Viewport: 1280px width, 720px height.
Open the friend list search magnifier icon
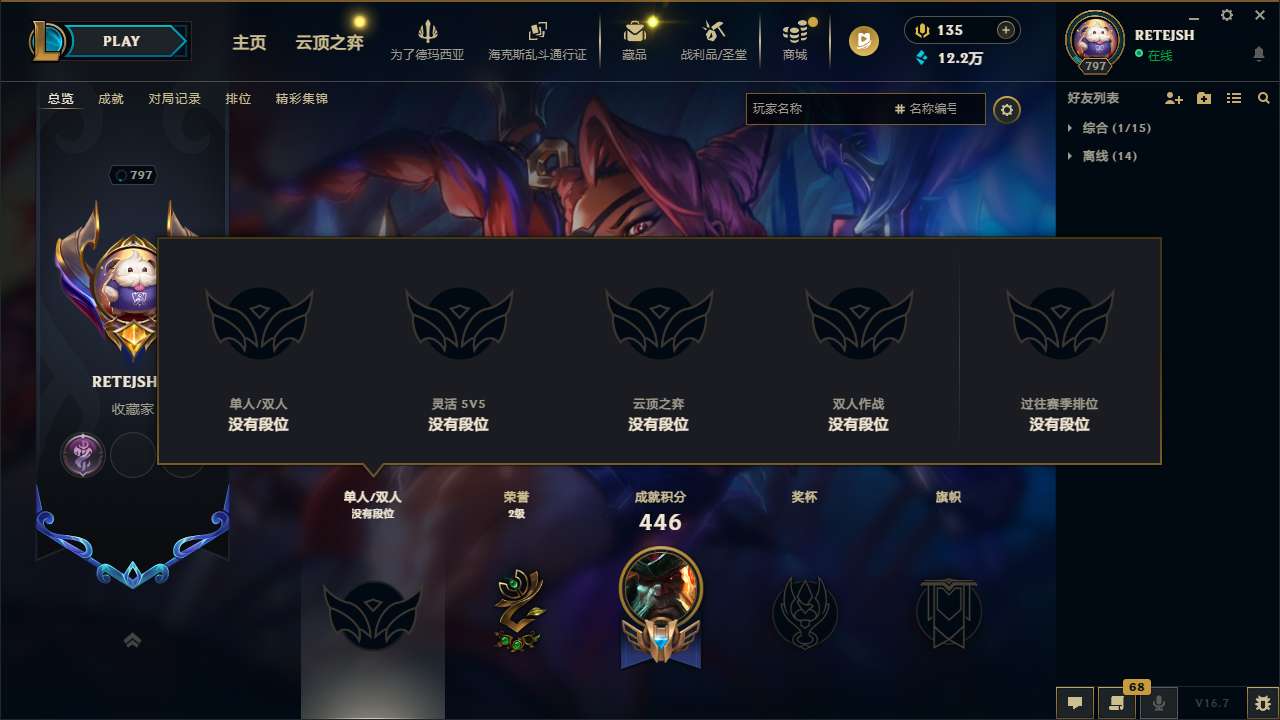pyautogui.click(x=1264, y=98)
